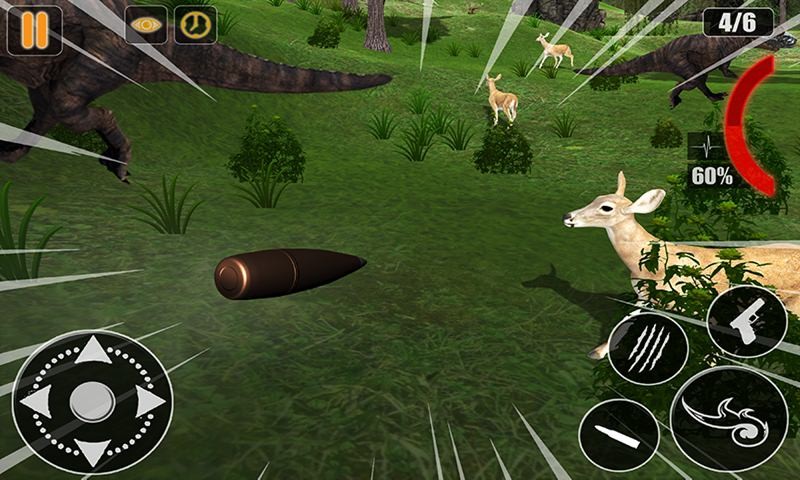
Task: Use the claw slash attack button
Action: [x=647, y=348]
